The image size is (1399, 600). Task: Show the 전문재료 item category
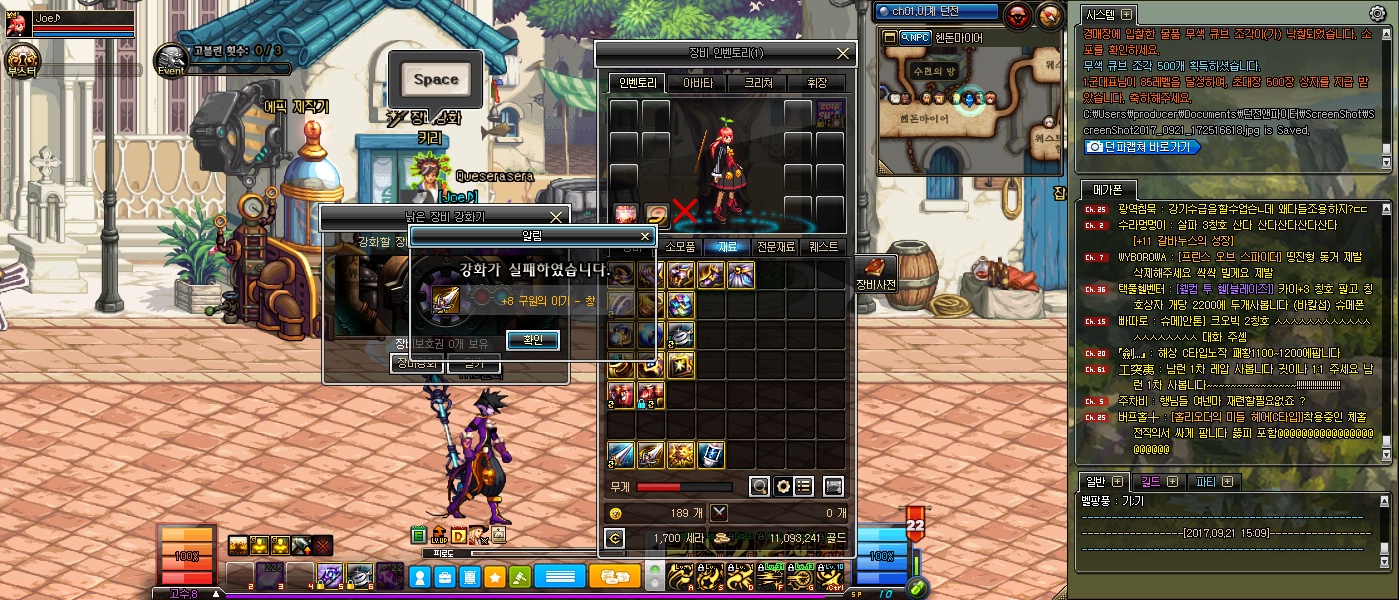tap(774, 246)
